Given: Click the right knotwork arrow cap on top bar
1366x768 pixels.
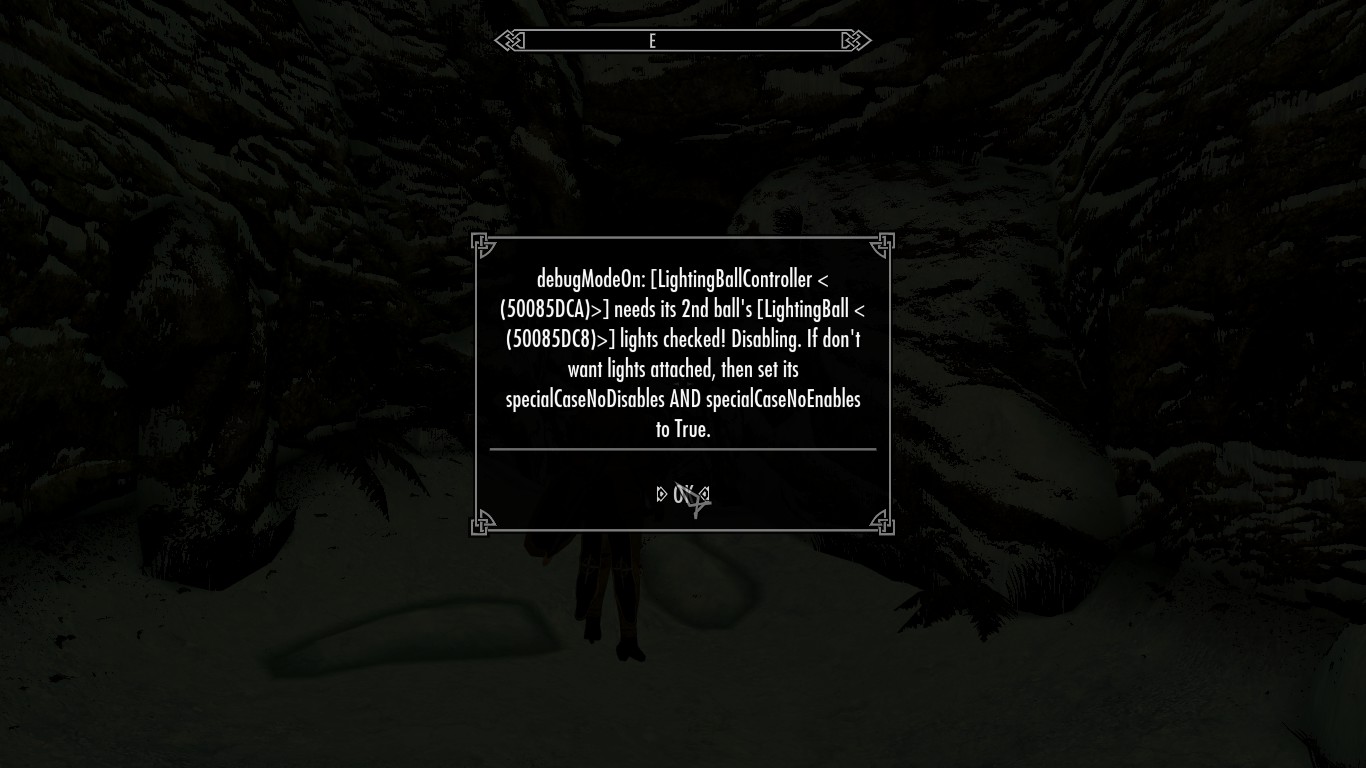Looking at the screenshot, I should point(855,40).
